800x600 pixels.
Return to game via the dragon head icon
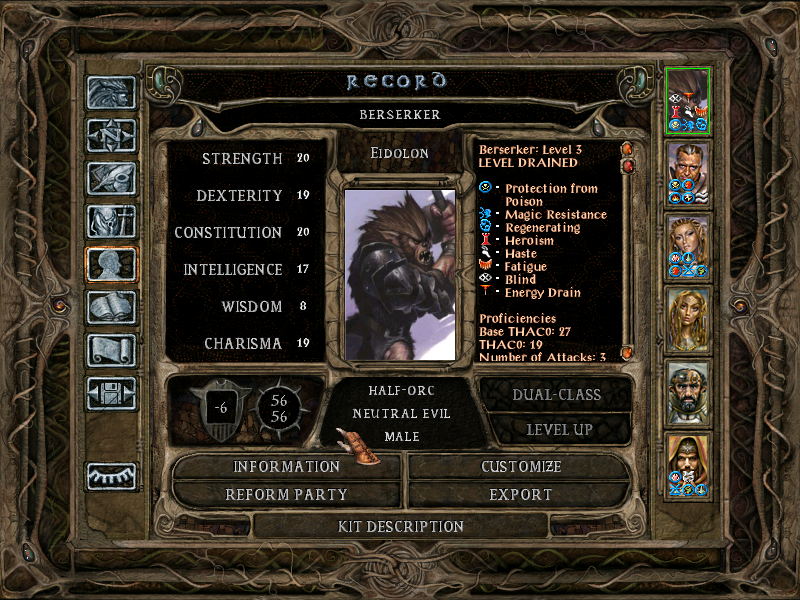click(x=111, y=92)
